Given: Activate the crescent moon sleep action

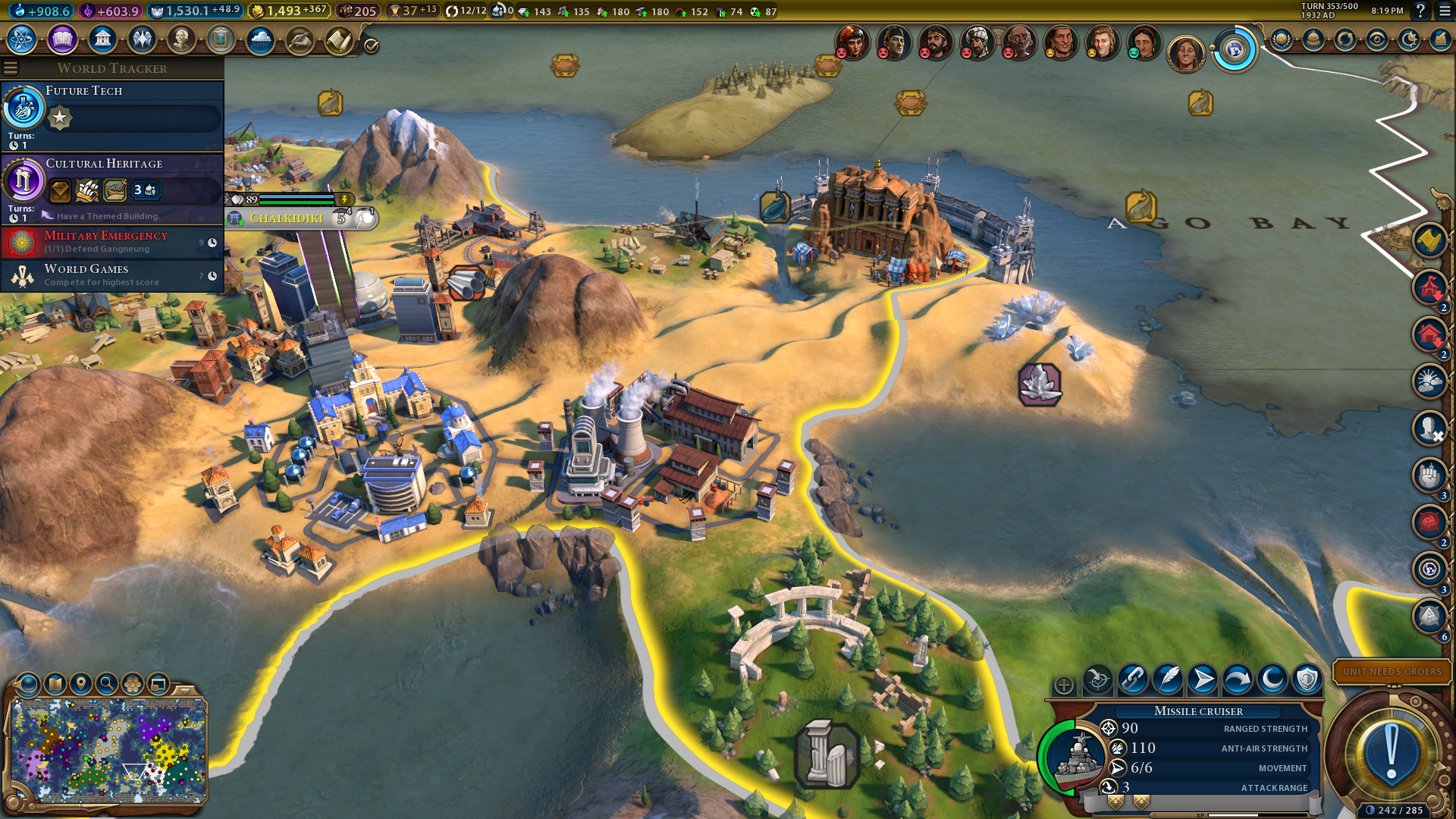Looking at the screenshot, I should click(x=1272, y=679).
